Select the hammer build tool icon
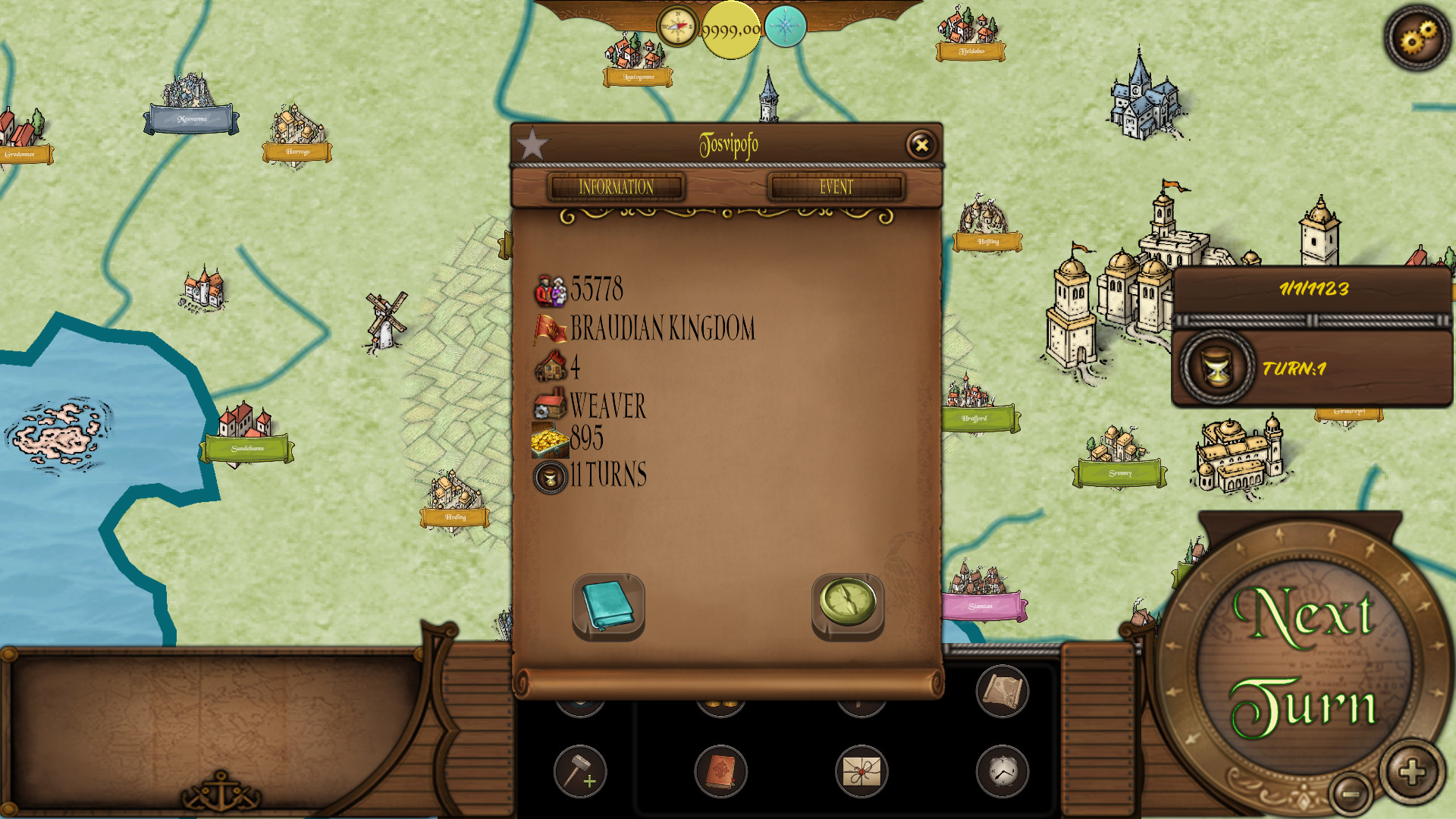The image size is (1456, 819). point(580,770)
